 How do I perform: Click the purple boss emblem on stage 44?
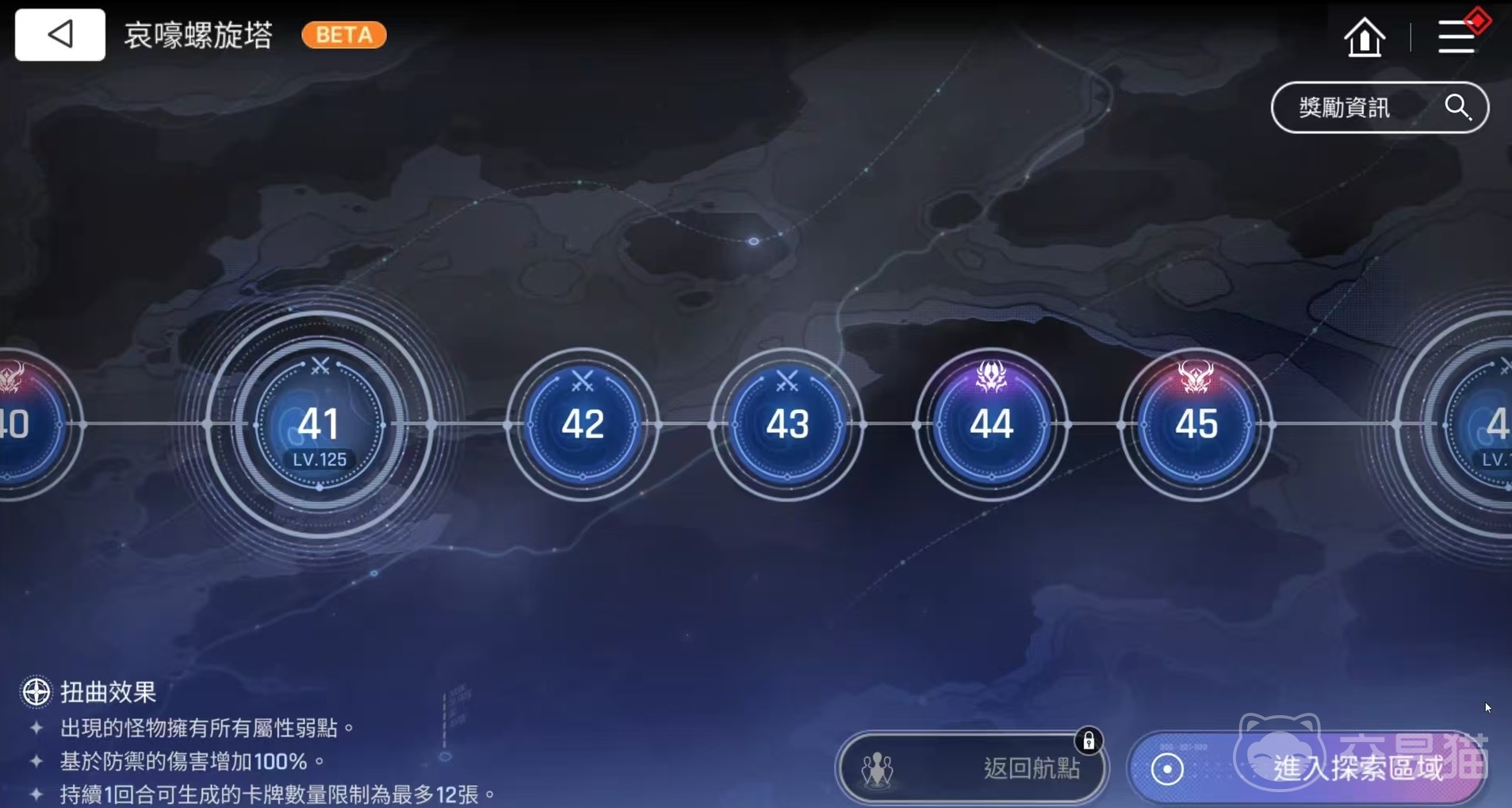tap(992, 376)
